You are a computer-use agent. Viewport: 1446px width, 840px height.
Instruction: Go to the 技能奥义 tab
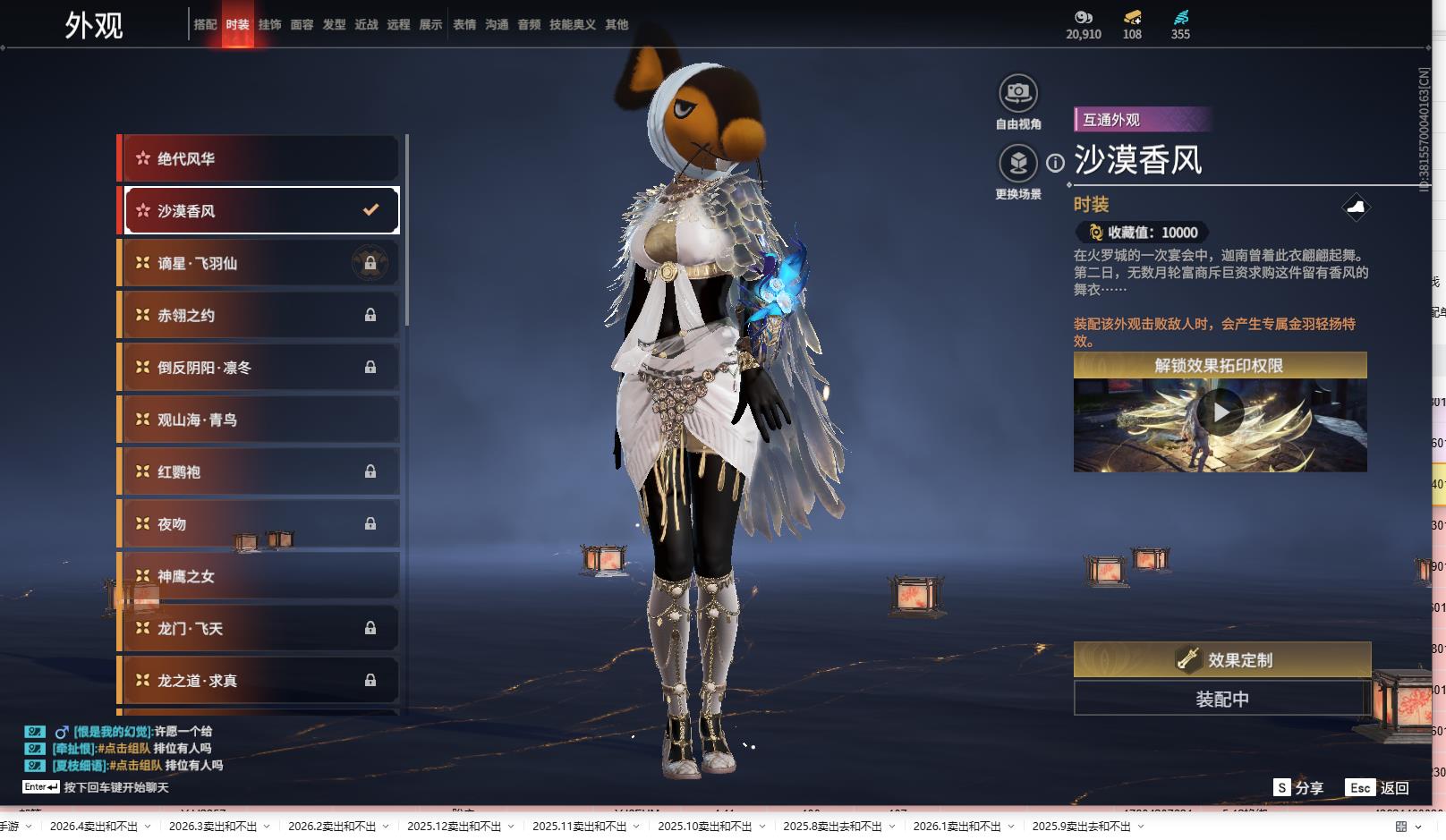tap(572, 25)
